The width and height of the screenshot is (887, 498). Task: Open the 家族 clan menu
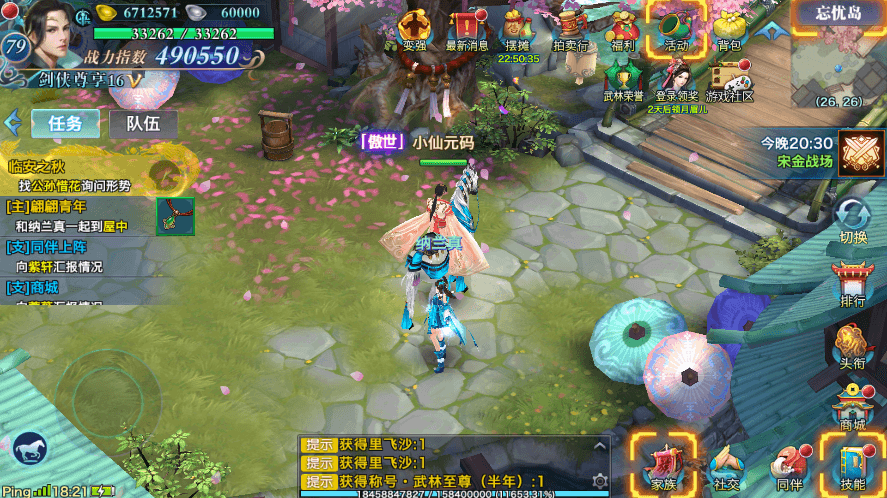663,466
